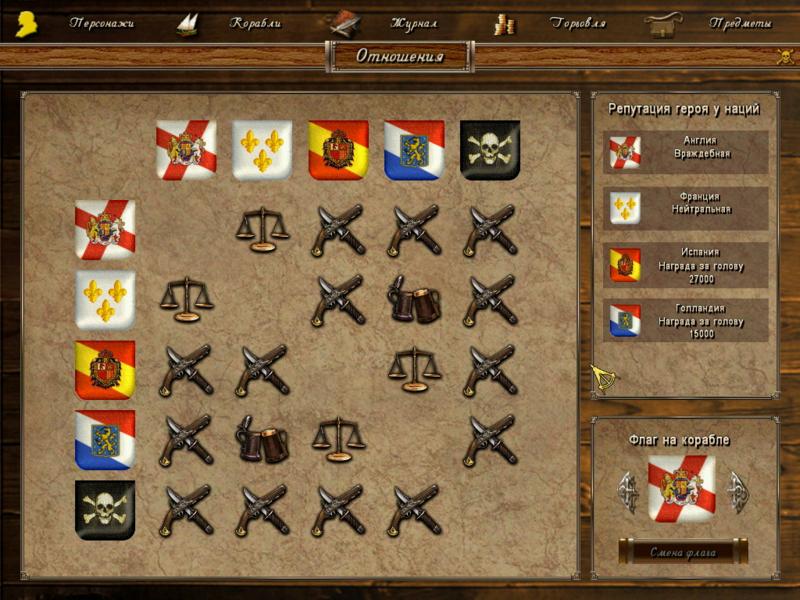Open the Персонажи (Characters) tab
This screenshot has width=800, height=600.
(101, 23)
